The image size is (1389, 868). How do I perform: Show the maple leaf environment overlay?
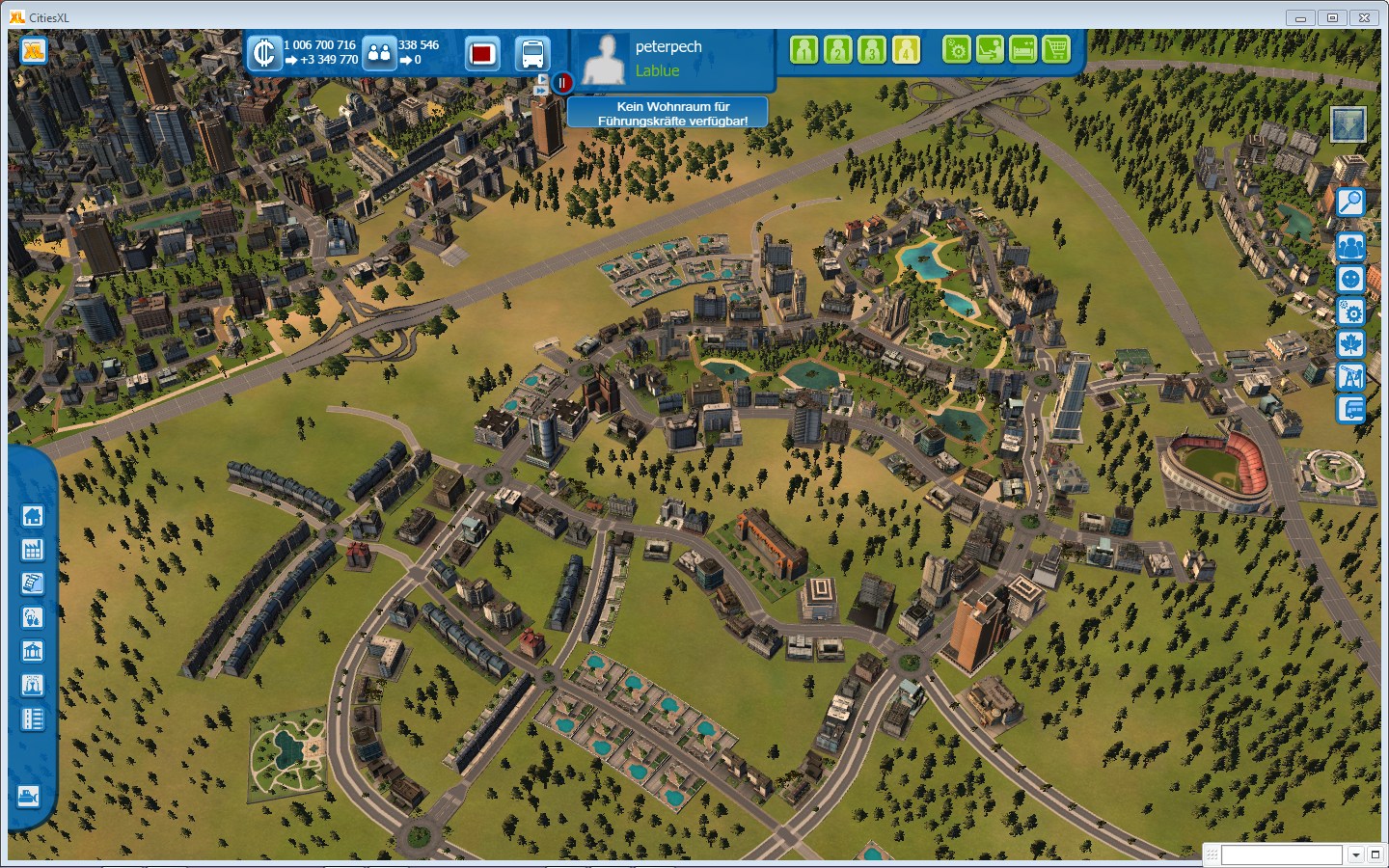click(1350, 343)
